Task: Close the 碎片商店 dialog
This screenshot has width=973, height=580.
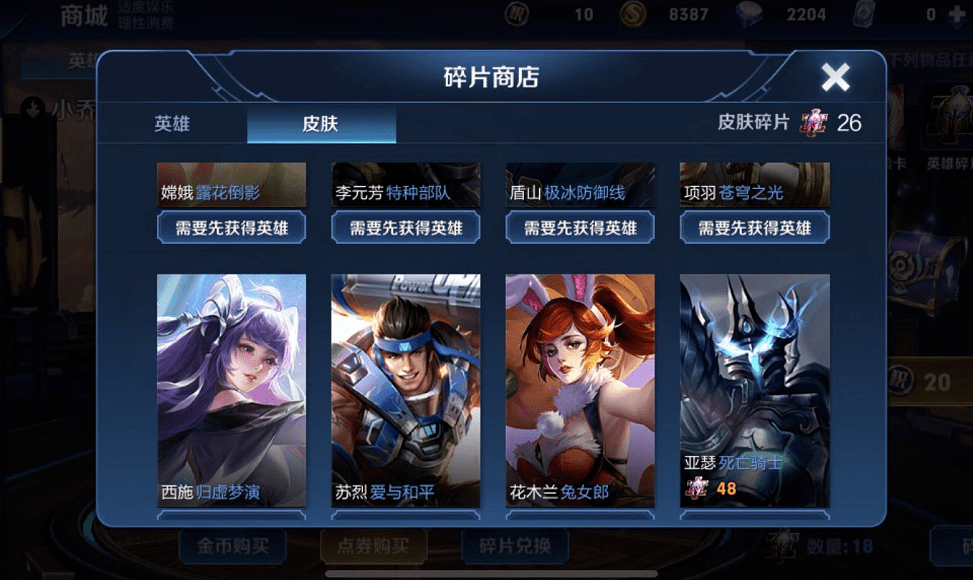Action: tap(835, 77)
